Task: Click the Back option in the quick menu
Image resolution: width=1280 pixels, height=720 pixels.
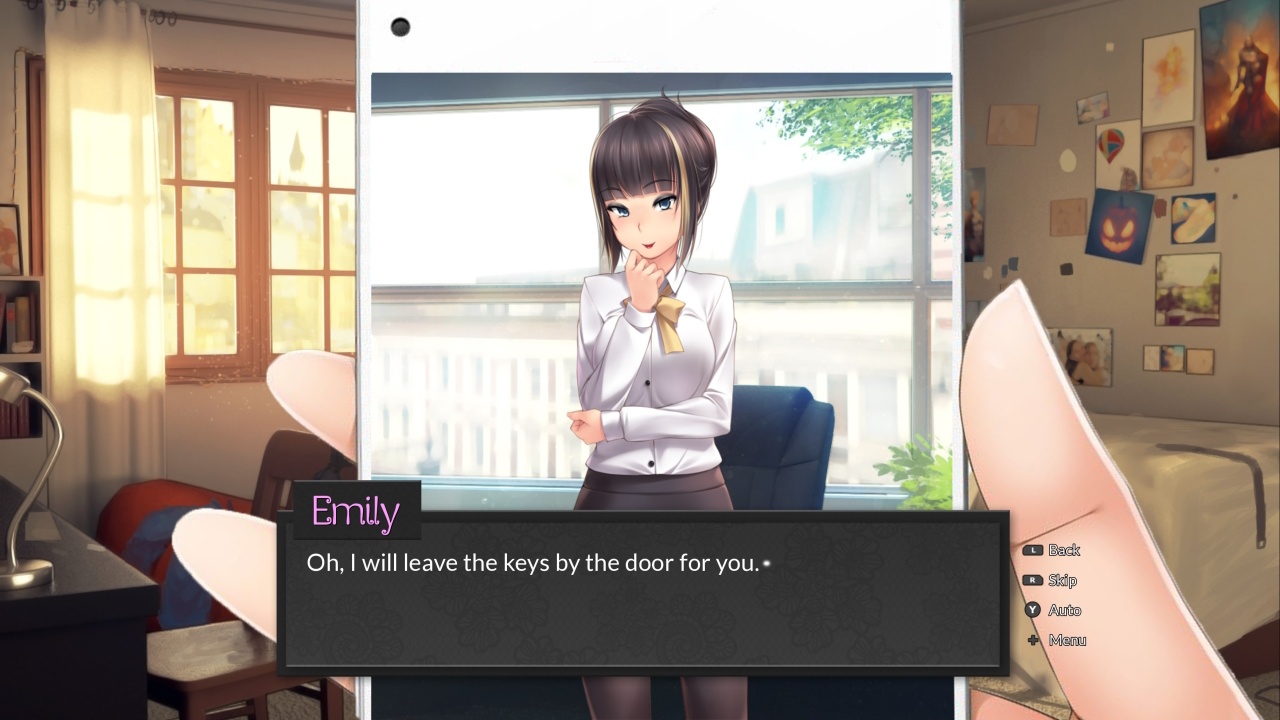Action: (x=1065, y=549)
